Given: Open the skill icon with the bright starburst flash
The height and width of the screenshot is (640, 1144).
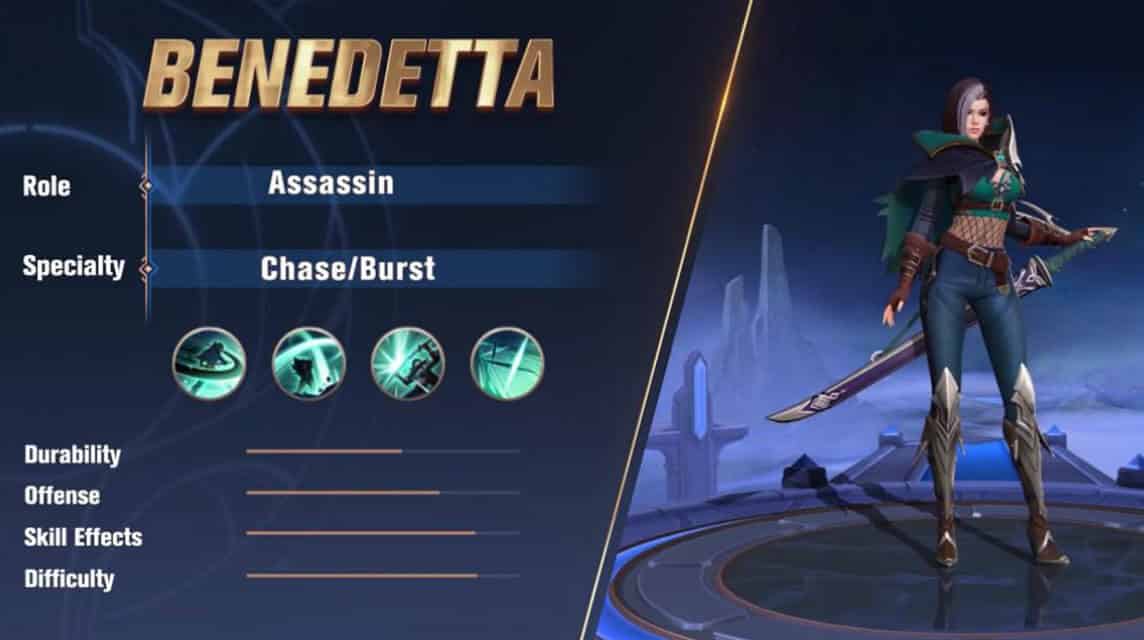Looking at the screenshot, I should [x=408, y=364].
